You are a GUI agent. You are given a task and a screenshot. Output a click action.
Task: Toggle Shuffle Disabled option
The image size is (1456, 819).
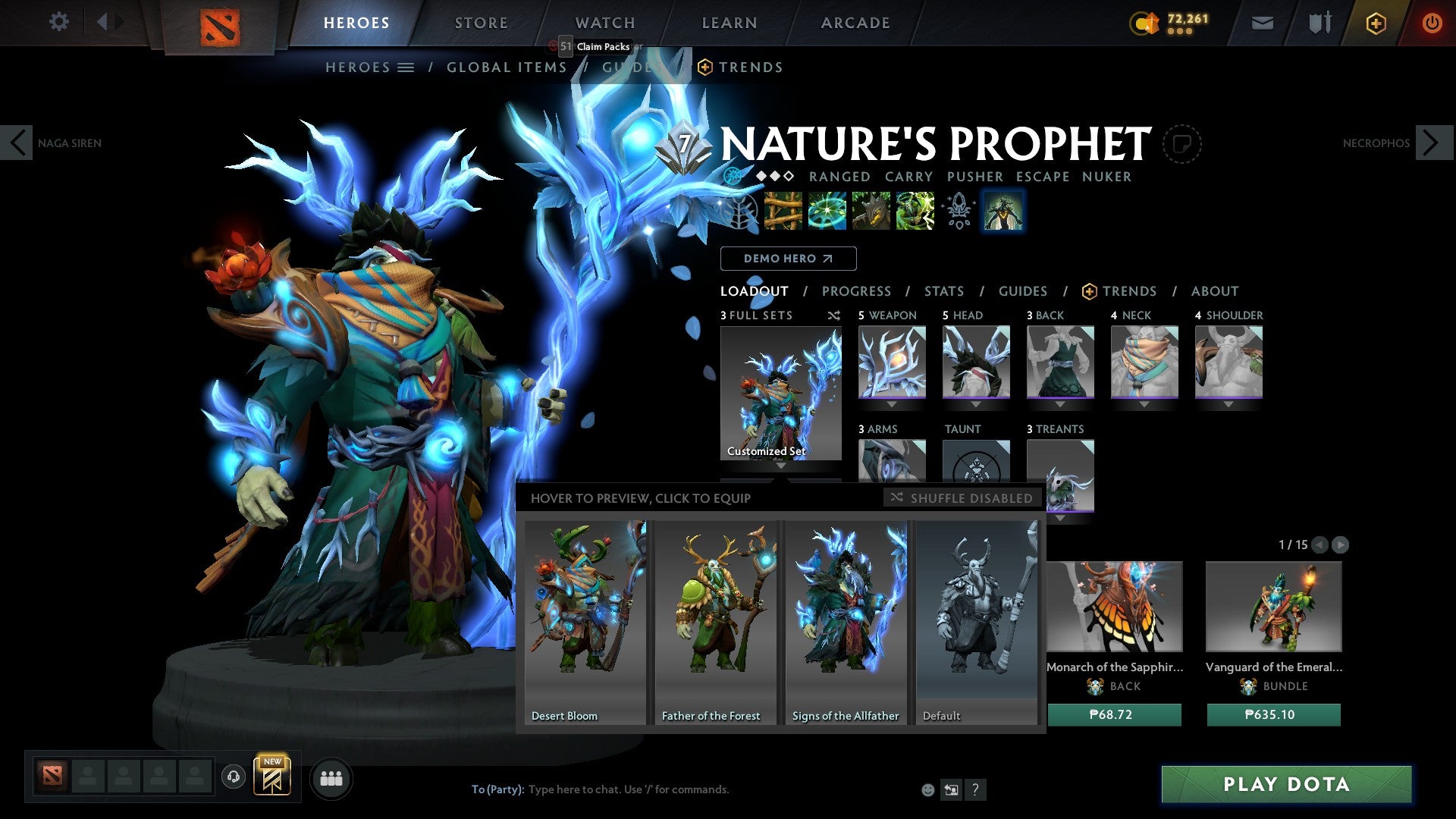point(962,498)
